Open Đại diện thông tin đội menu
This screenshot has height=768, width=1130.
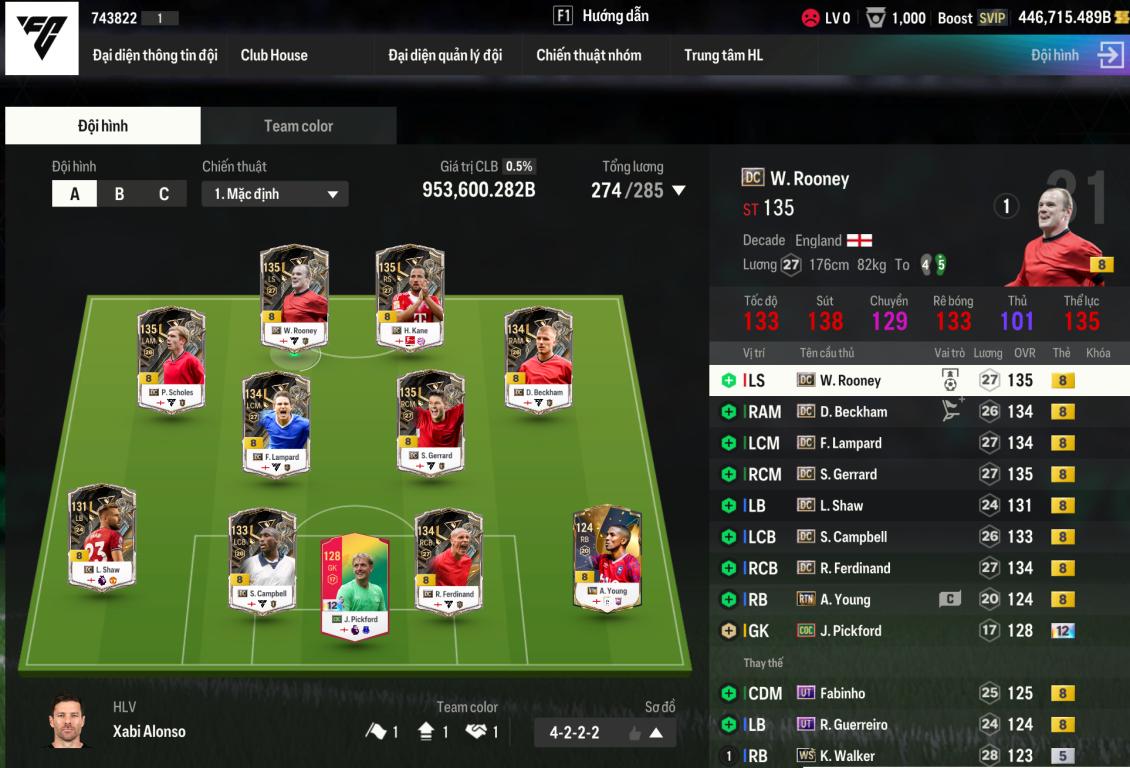click(155, 55)
